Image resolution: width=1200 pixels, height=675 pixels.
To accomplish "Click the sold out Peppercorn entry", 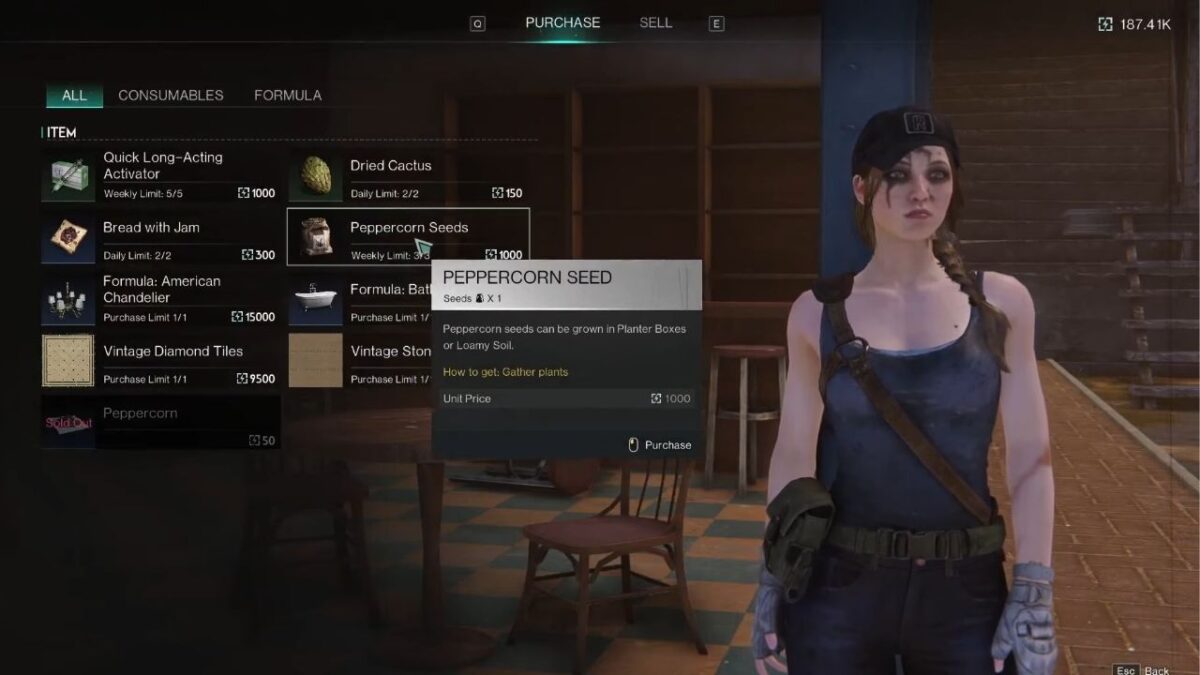I will [x=160, y=423].
